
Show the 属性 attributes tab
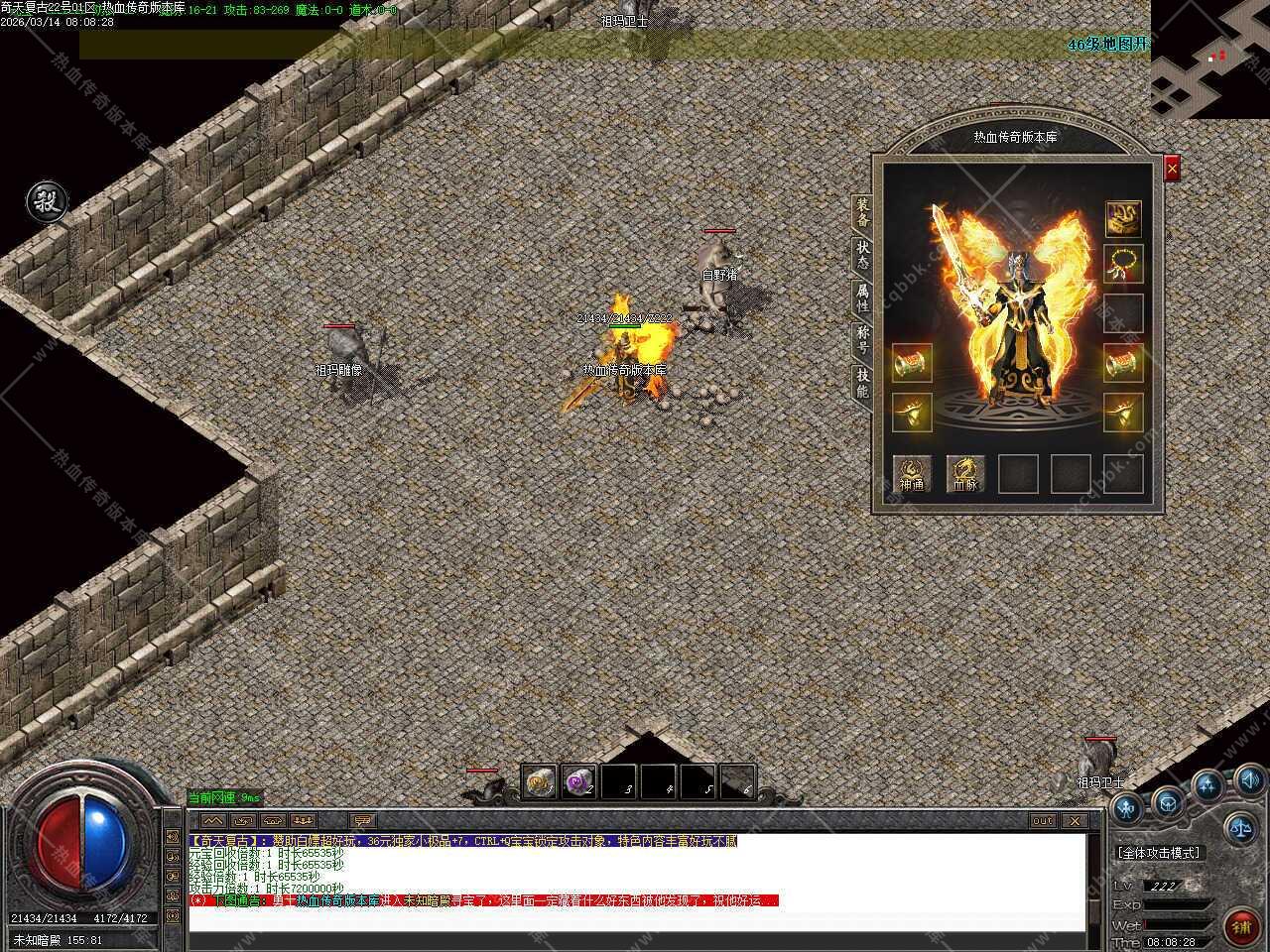coord(862,297)
